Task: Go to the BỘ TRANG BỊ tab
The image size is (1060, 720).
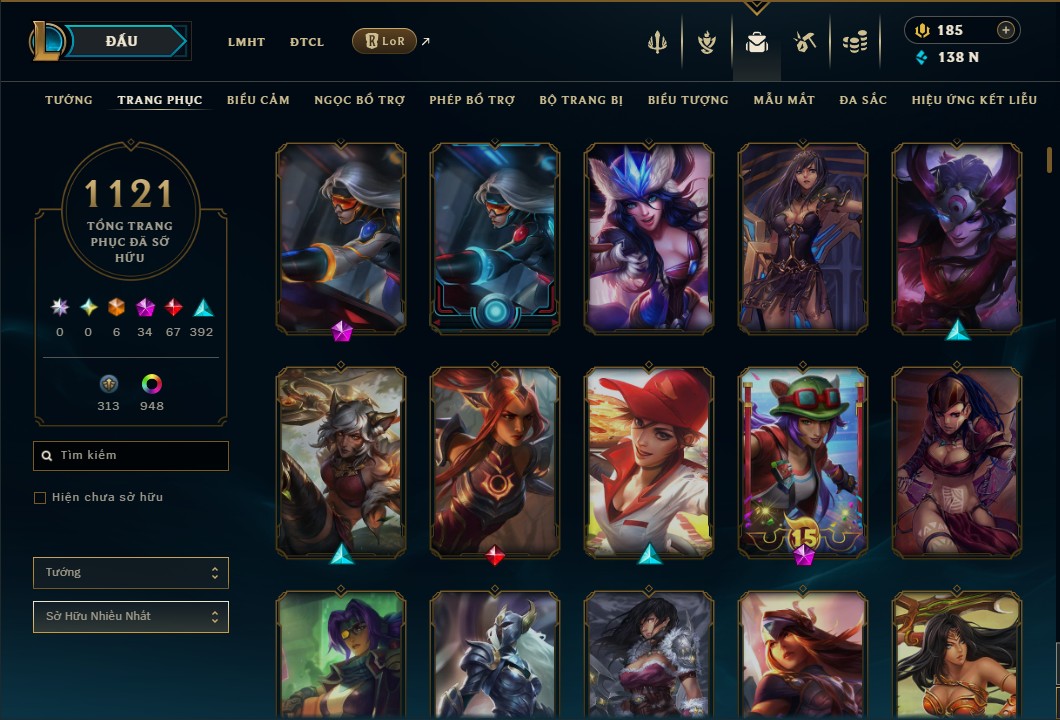Action: [x=581, y=100]
